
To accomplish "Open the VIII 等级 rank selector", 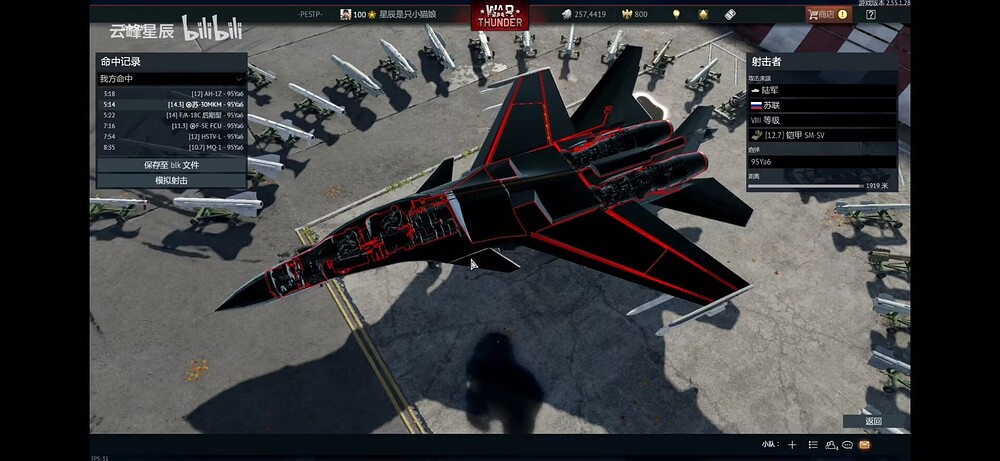I will coord(822,120).
